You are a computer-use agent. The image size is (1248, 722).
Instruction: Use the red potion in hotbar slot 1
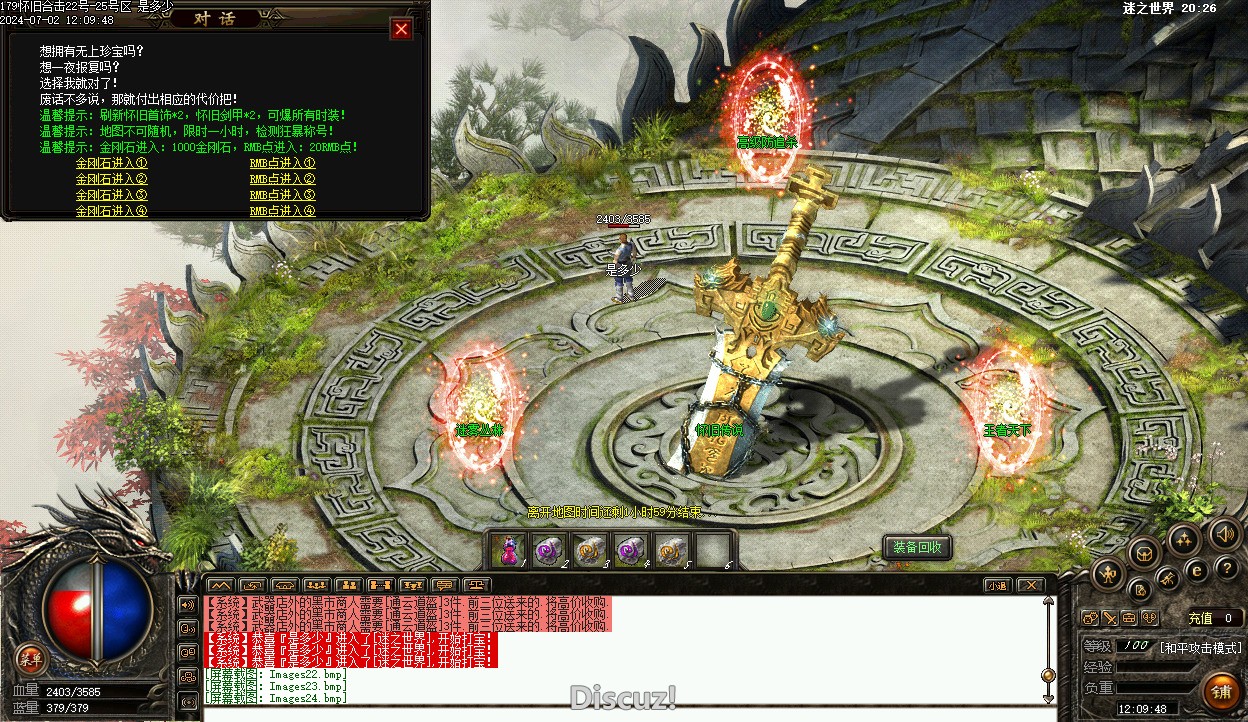click(509, 550)
